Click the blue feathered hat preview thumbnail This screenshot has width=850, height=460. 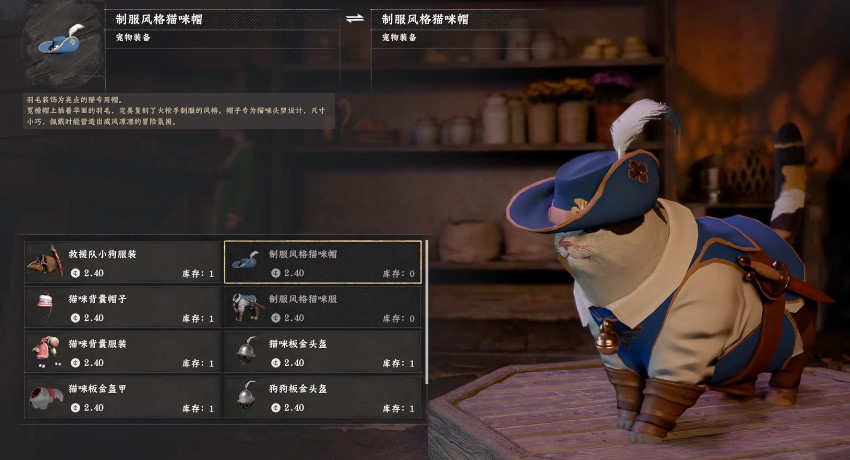click(x=65, y=44)
